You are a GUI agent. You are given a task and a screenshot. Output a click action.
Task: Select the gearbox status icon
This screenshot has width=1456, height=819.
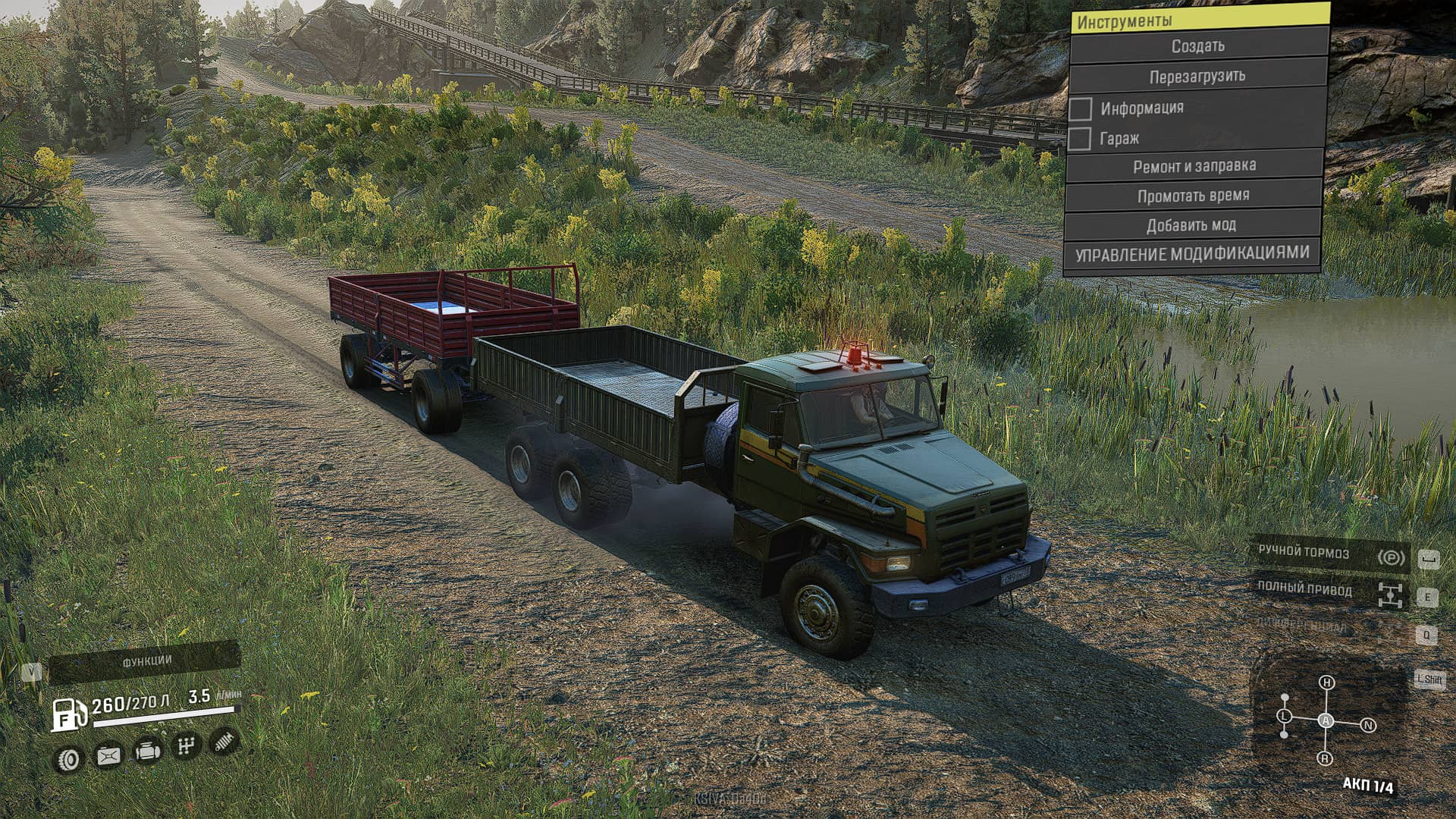click(x=186, y=746)
